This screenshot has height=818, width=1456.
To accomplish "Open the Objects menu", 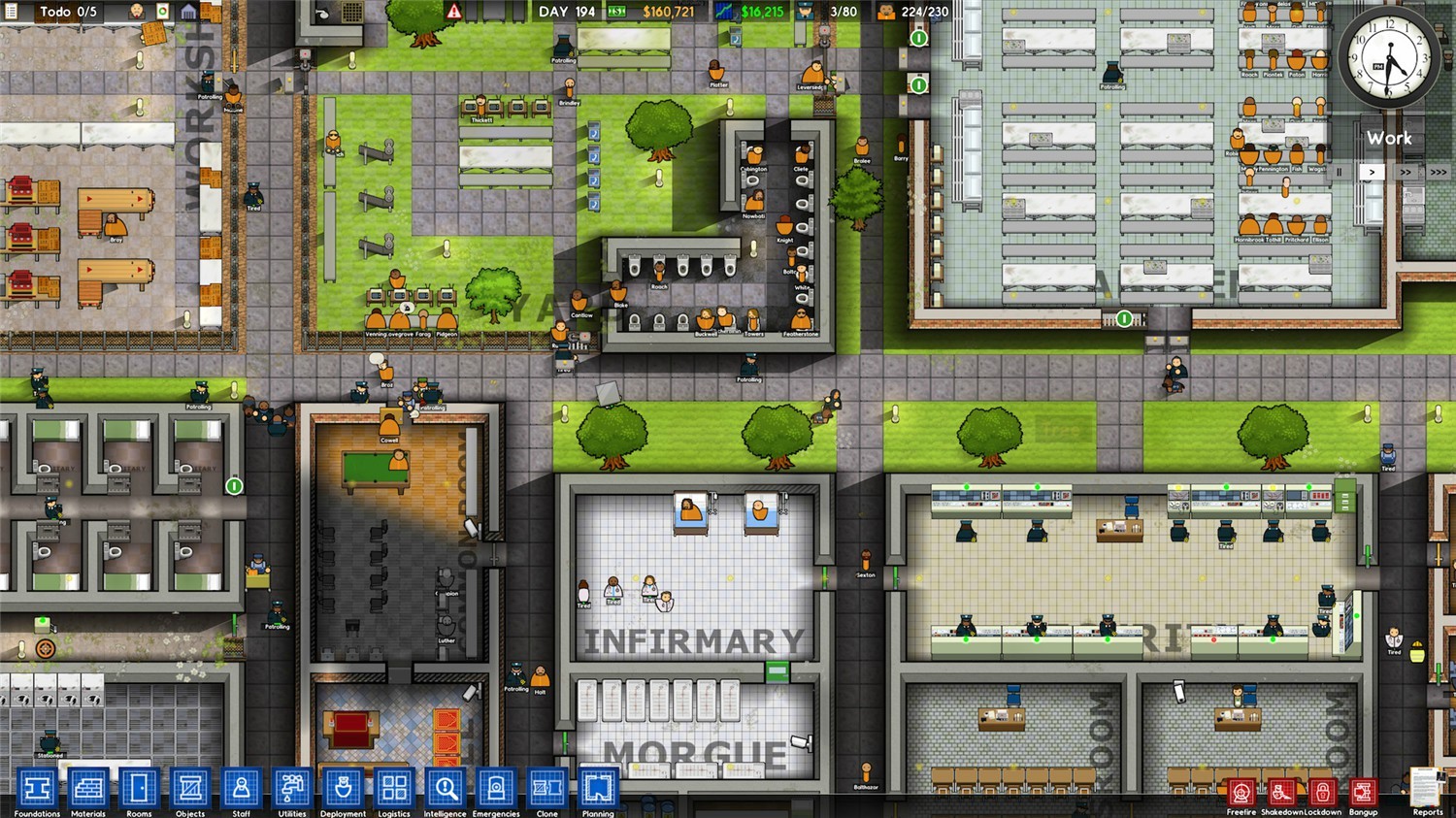I will [189, 786].
